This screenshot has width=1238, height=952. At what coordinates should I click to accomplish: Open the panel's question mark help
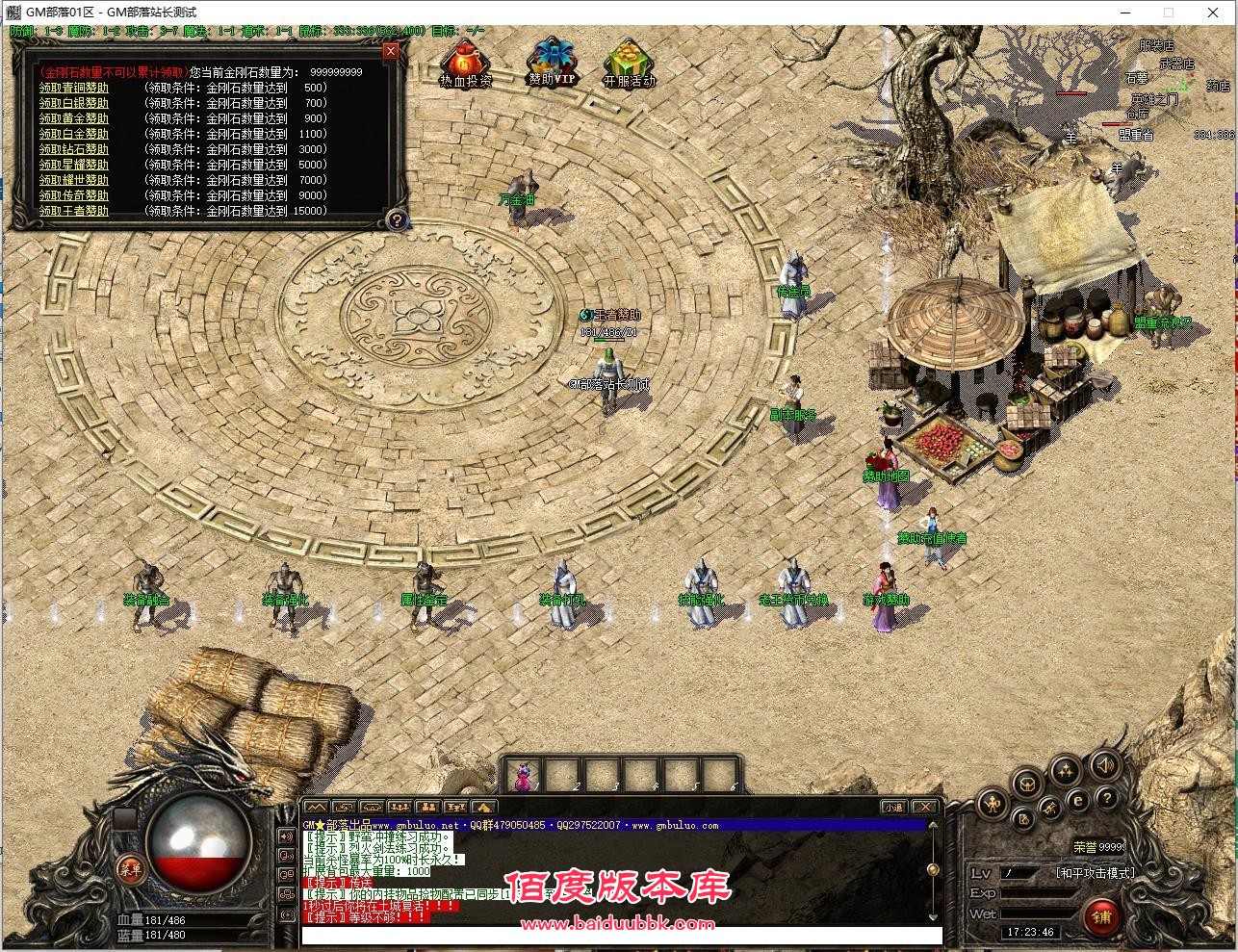[x=396, y=219]
